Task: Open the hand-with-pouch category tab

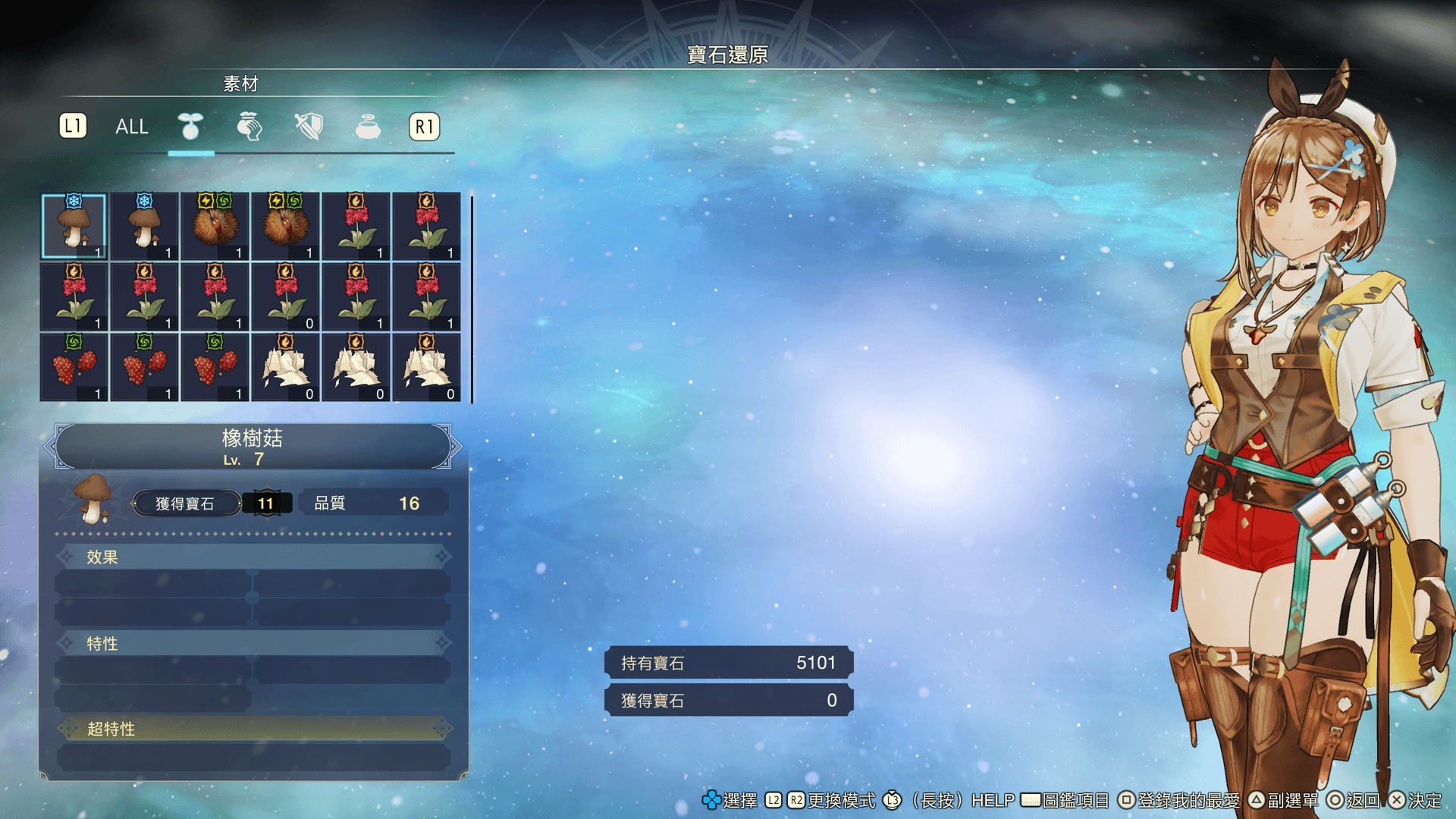Action: pos(249,127)
